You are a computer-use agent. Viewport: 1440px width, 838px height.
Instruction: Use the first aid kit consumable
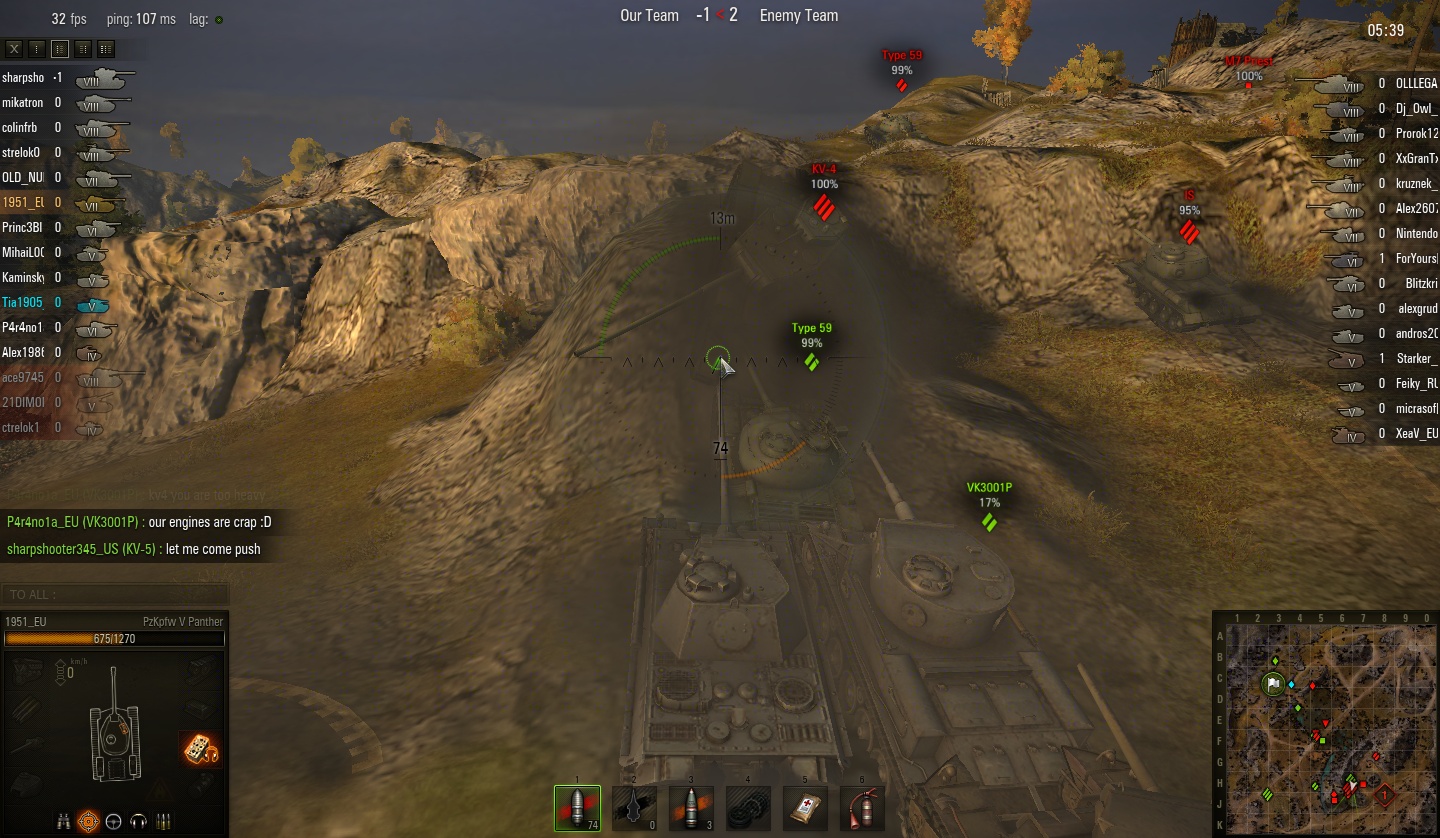point(806,807)
